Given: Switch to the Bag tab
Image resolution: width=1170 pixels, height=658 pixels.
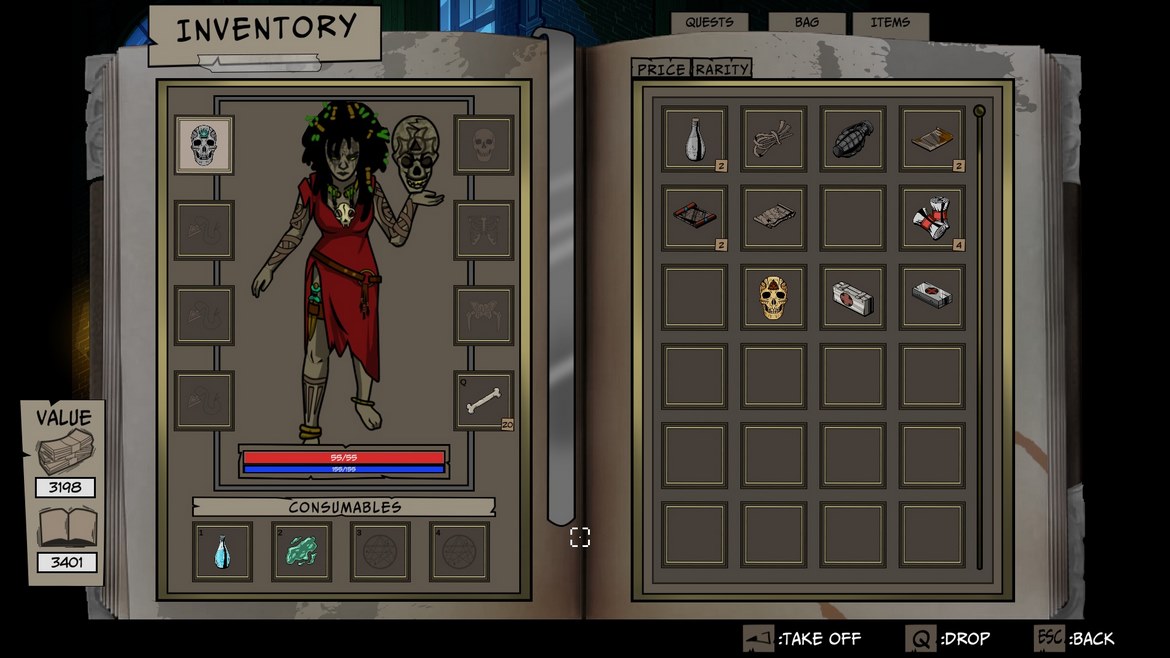Looking at the screenshot, I should pyautogui.click(x=806, y=23).
